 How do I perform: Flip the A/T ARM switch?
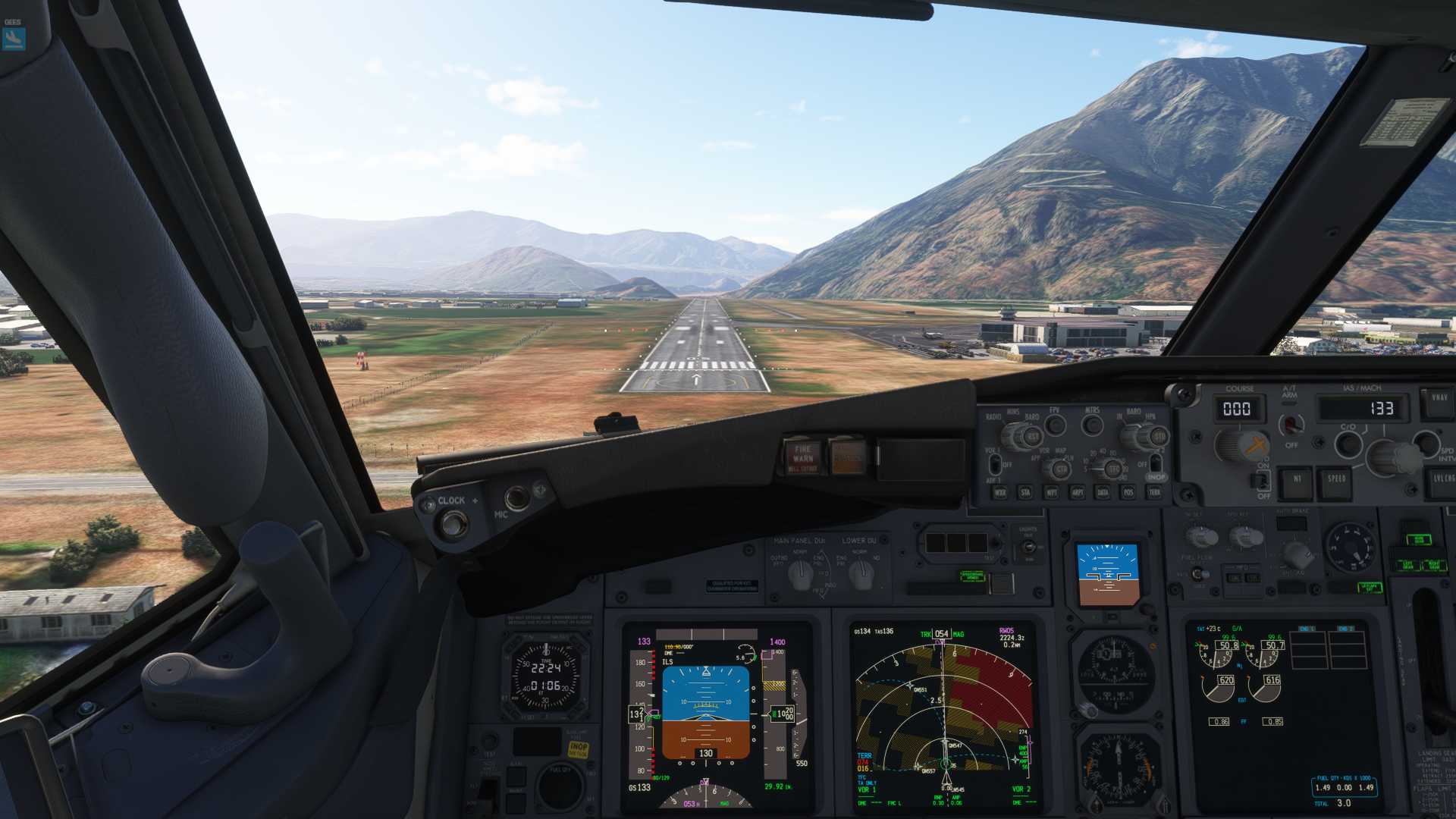(1291, 424)
